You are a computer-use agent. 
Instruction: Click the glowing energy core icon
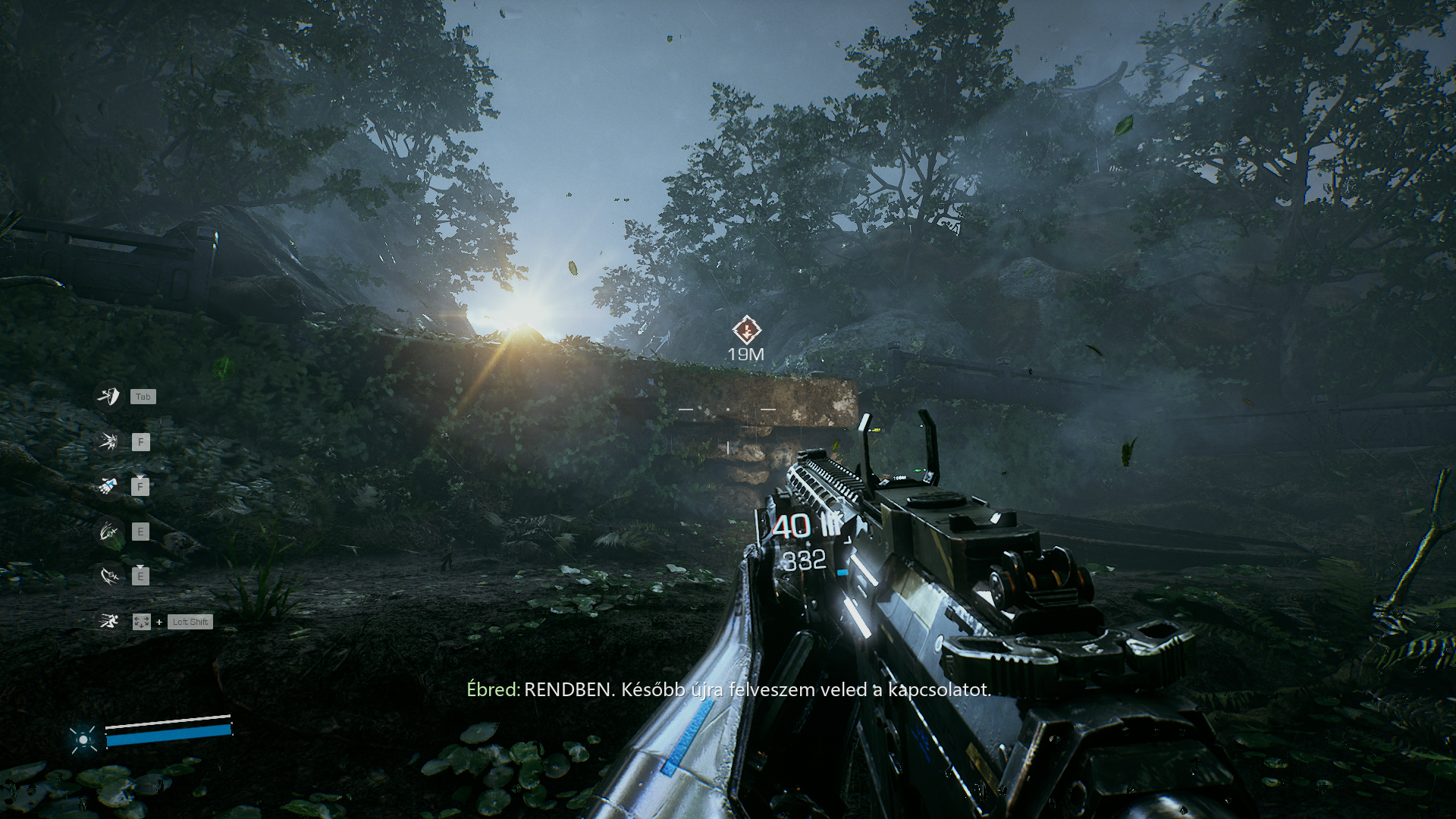pos(83,739)
